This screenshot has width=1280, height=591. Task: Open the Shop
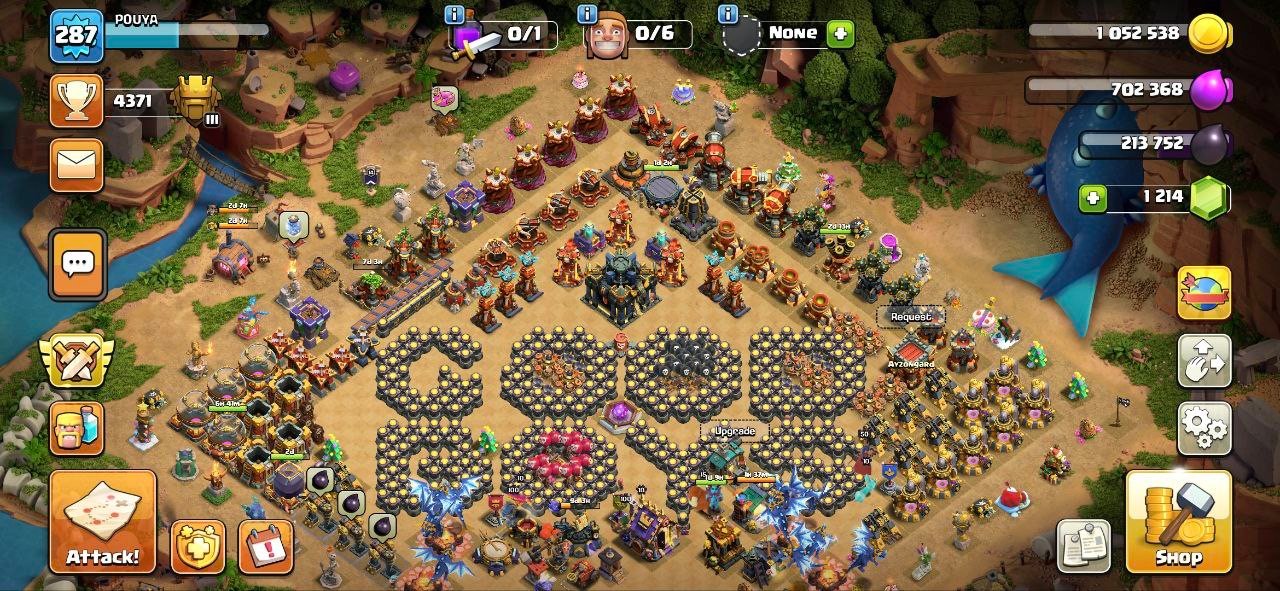click(1177, 522)
